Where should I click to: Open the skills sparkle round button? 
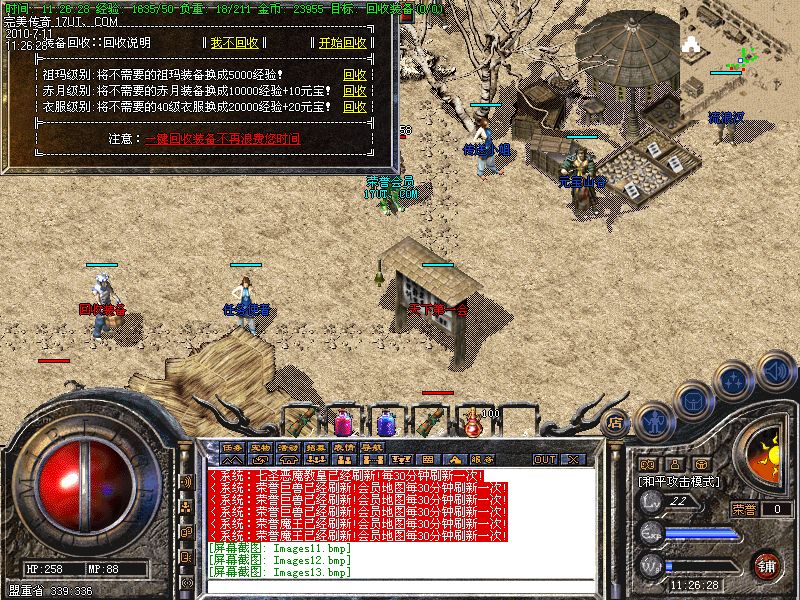click(x=735, y=380)
